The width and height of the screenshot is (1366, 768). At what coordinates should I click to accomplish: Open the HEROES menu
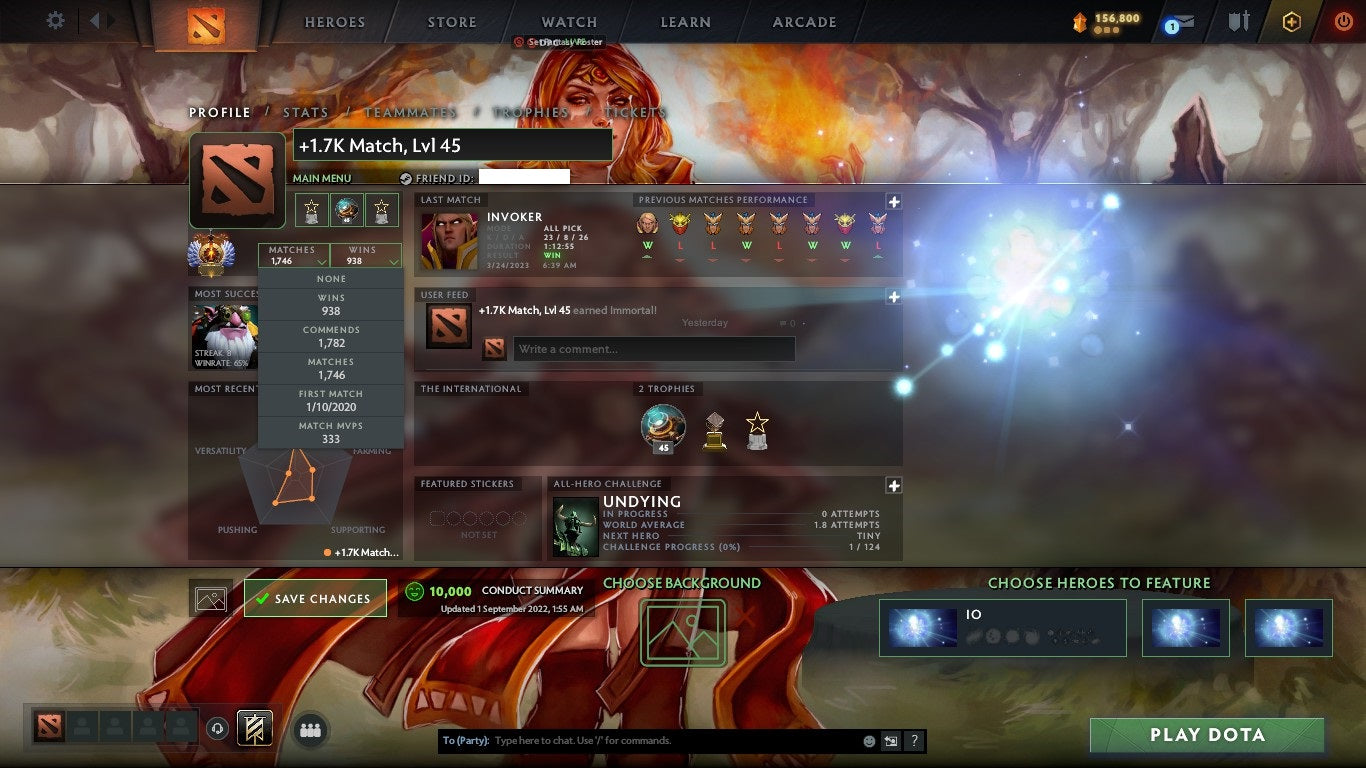[x=334, y=21]
